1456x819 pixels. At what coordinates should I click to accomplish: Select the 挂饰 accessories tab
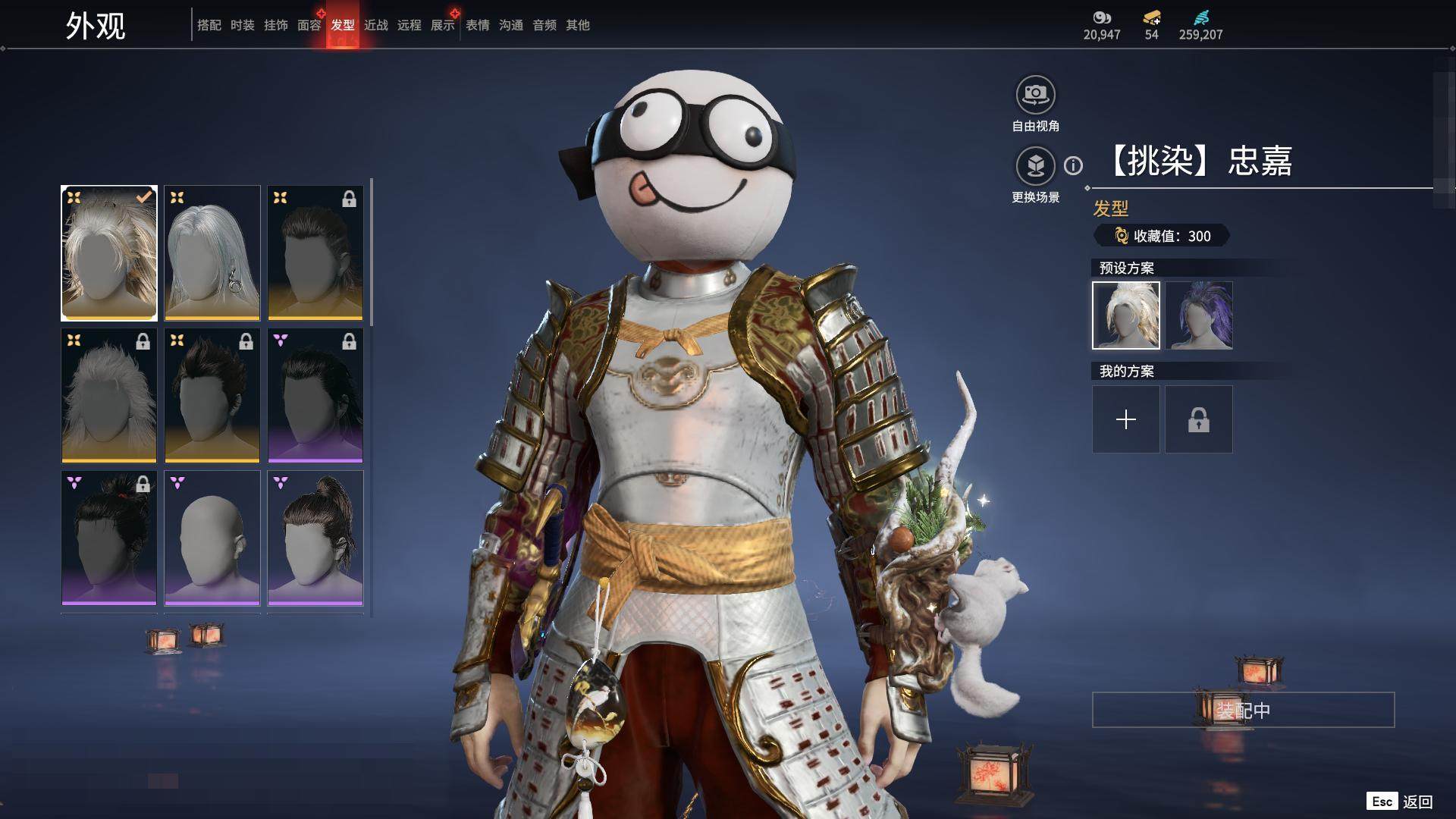point(275,25)
